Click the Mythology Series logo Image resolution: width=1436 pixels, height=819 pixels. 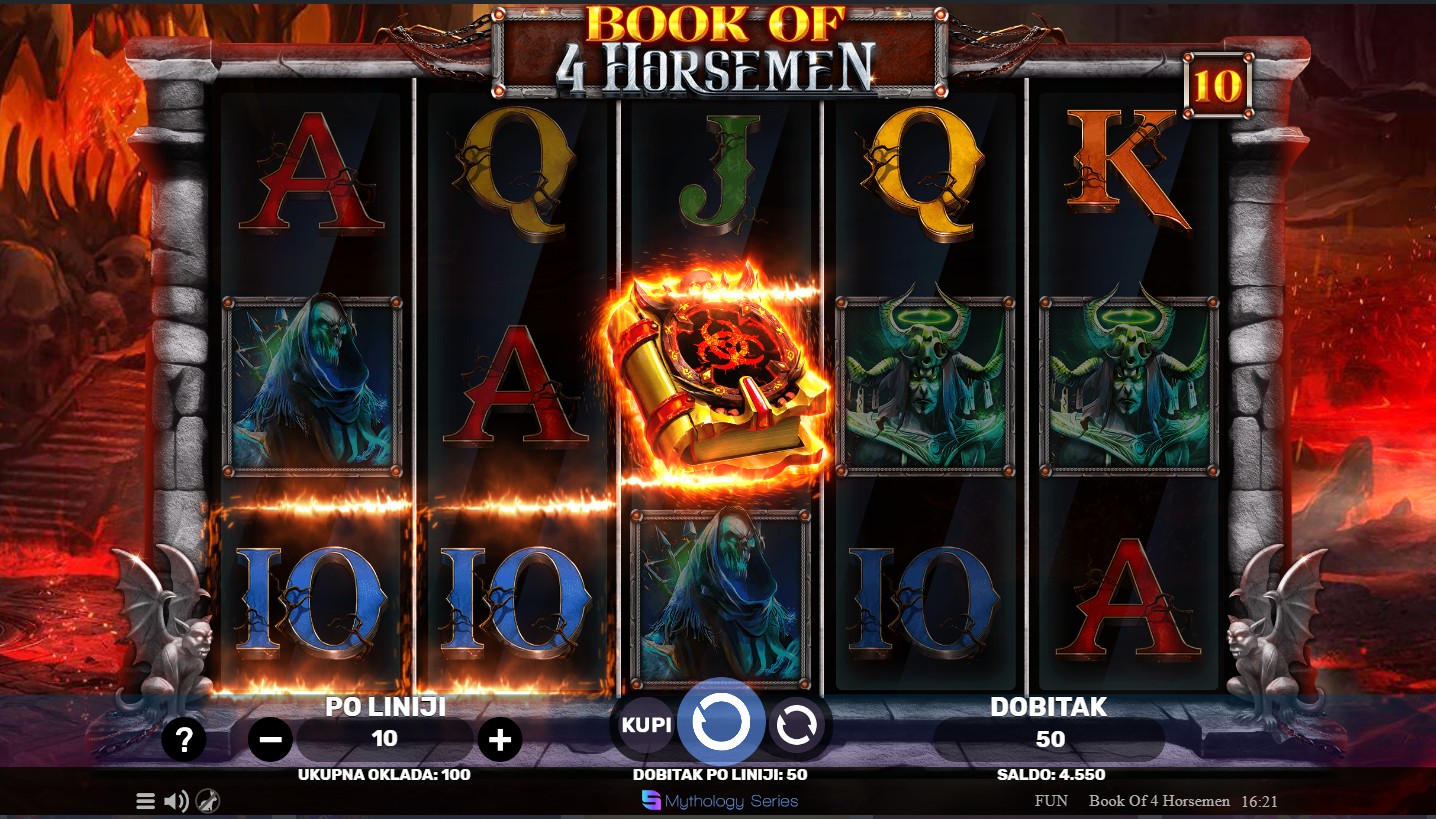pyautogui.click(x=720, y=800)
